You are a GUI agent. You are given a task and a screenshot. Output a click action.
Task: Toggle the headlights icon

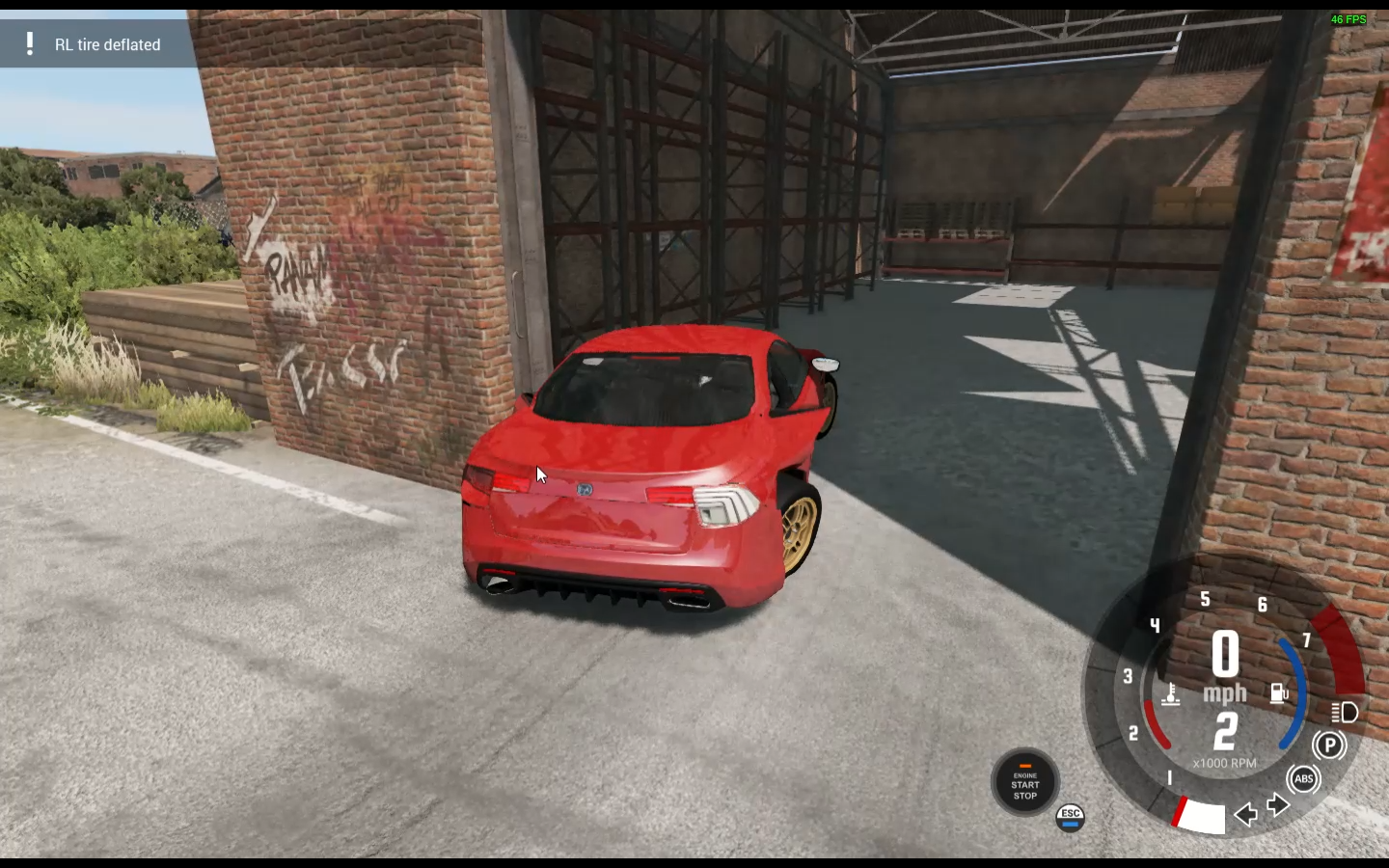pyautogui.click(x=1345, y=712)
